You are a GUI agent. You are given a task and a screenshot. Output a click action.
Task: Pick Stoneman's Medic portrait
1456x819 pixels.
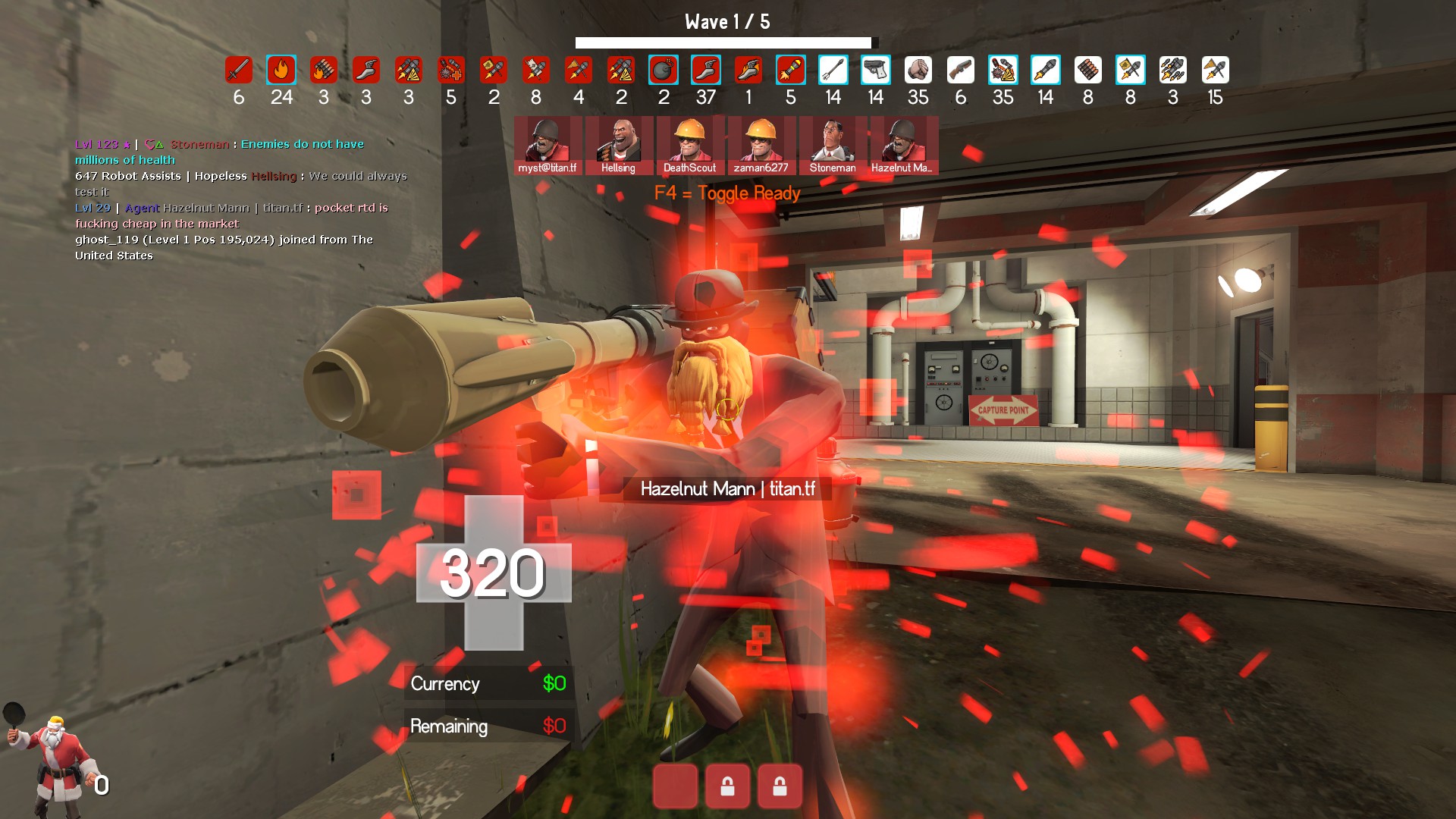click(832, 145)
